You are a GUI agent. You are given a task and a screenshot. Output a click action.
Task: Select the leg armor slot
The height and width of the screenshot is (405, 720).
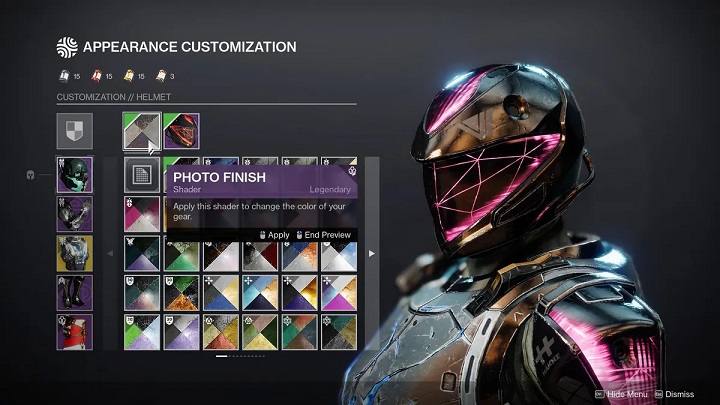[x=75, y=293]
